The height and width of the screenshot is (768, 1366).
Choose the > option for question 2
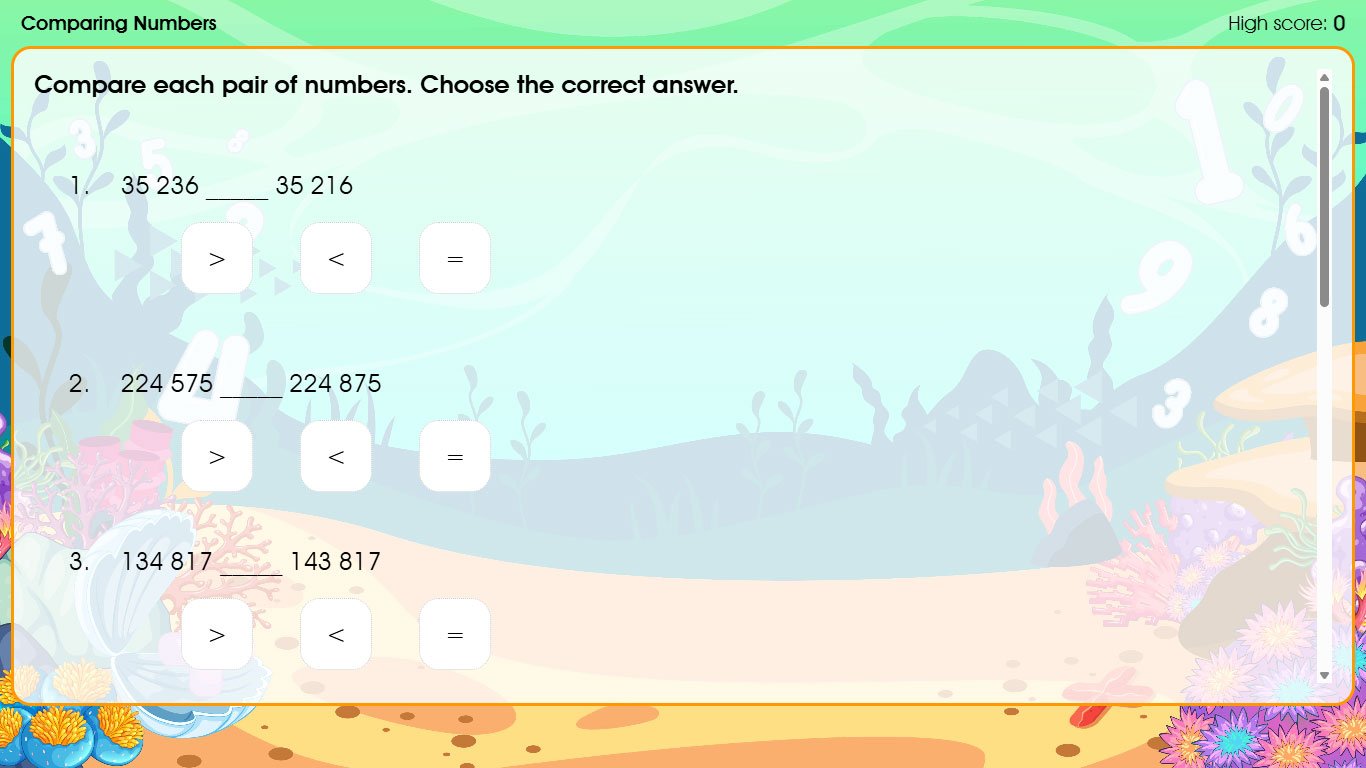pyautogui.click(x=216, y=456)
